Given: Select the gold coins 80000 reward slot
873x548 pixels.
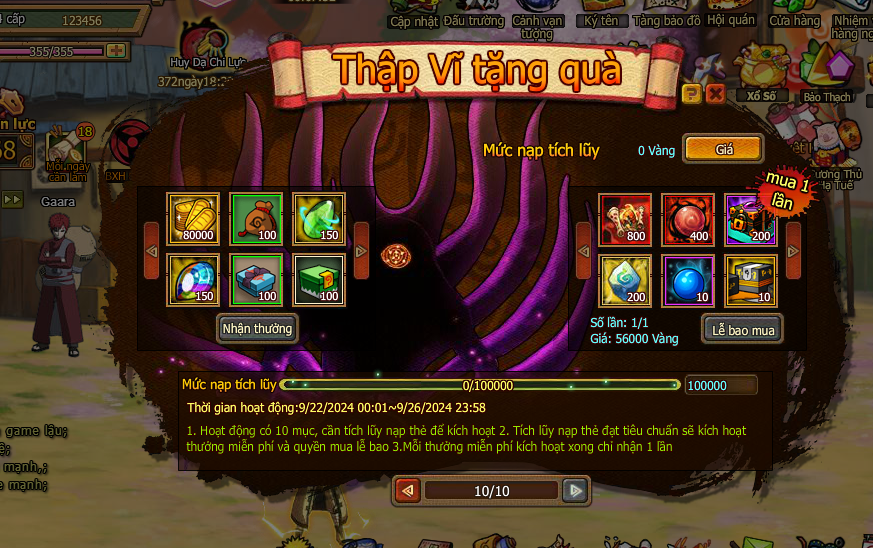Looking at the screenshot, I should [x=192, y=219].
